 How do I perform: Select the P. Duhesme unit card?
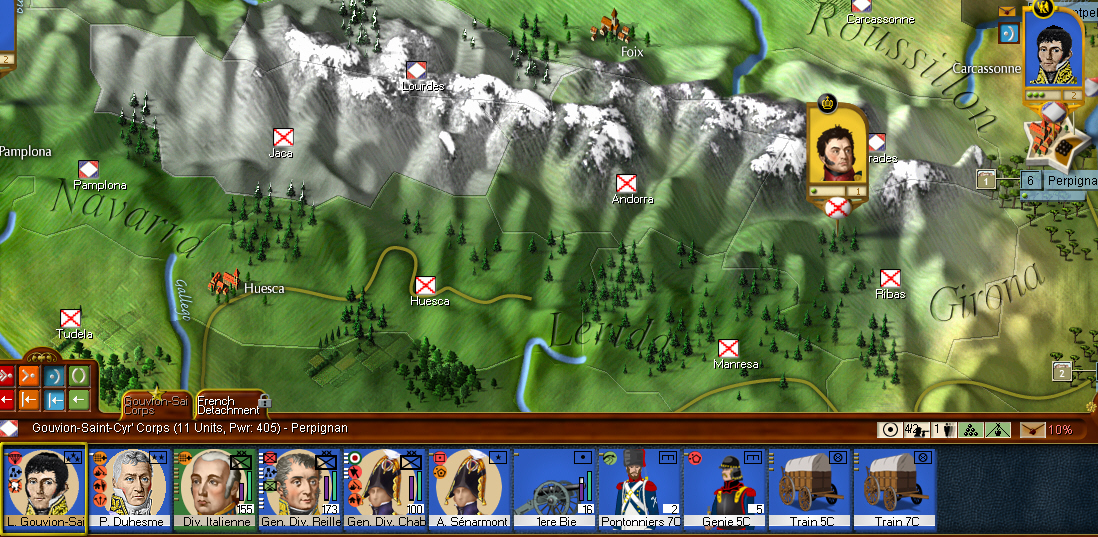(x=129, y=488)
